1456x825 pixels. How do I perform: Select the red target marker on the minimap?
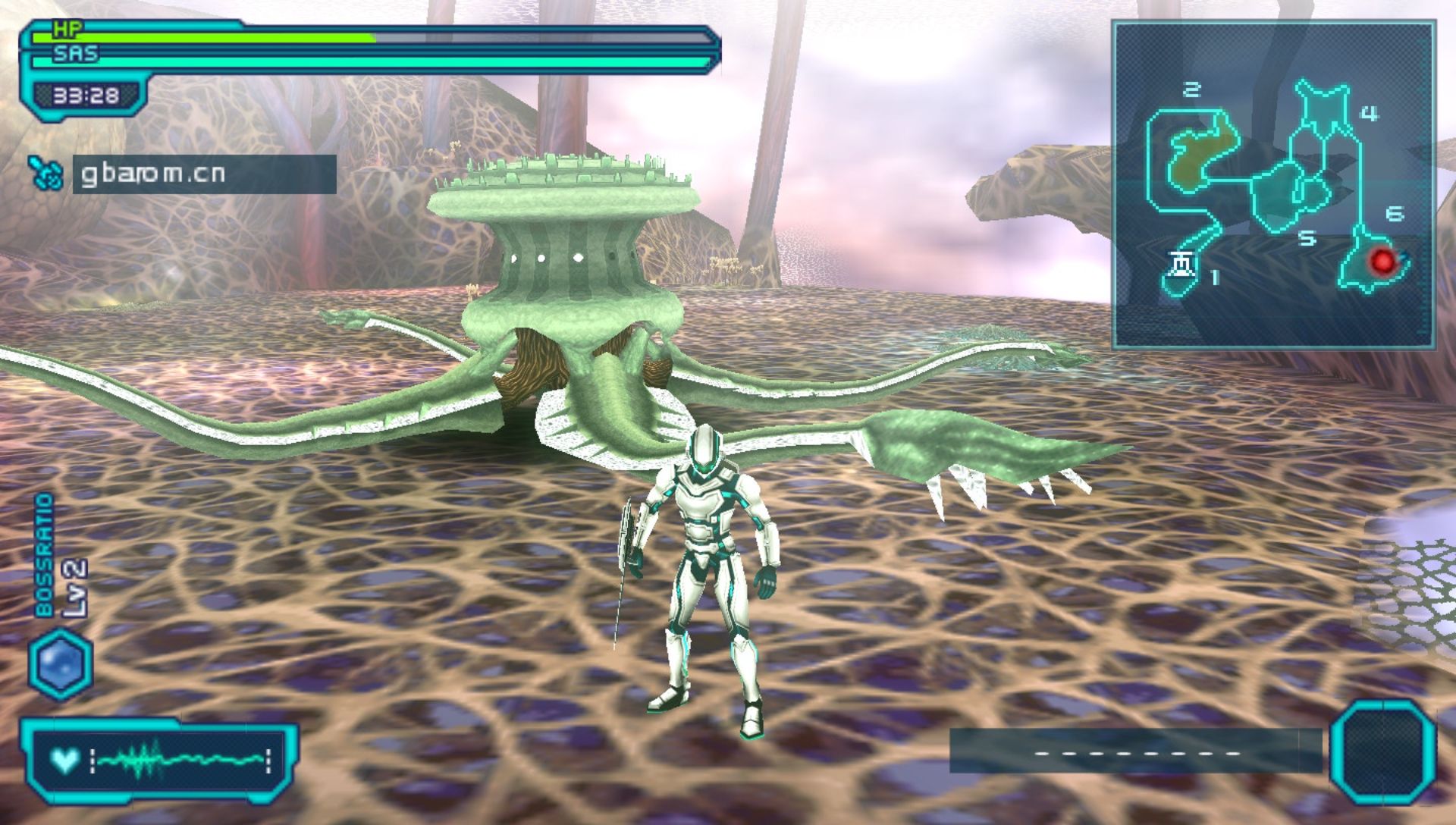[x=1382, y=262]
